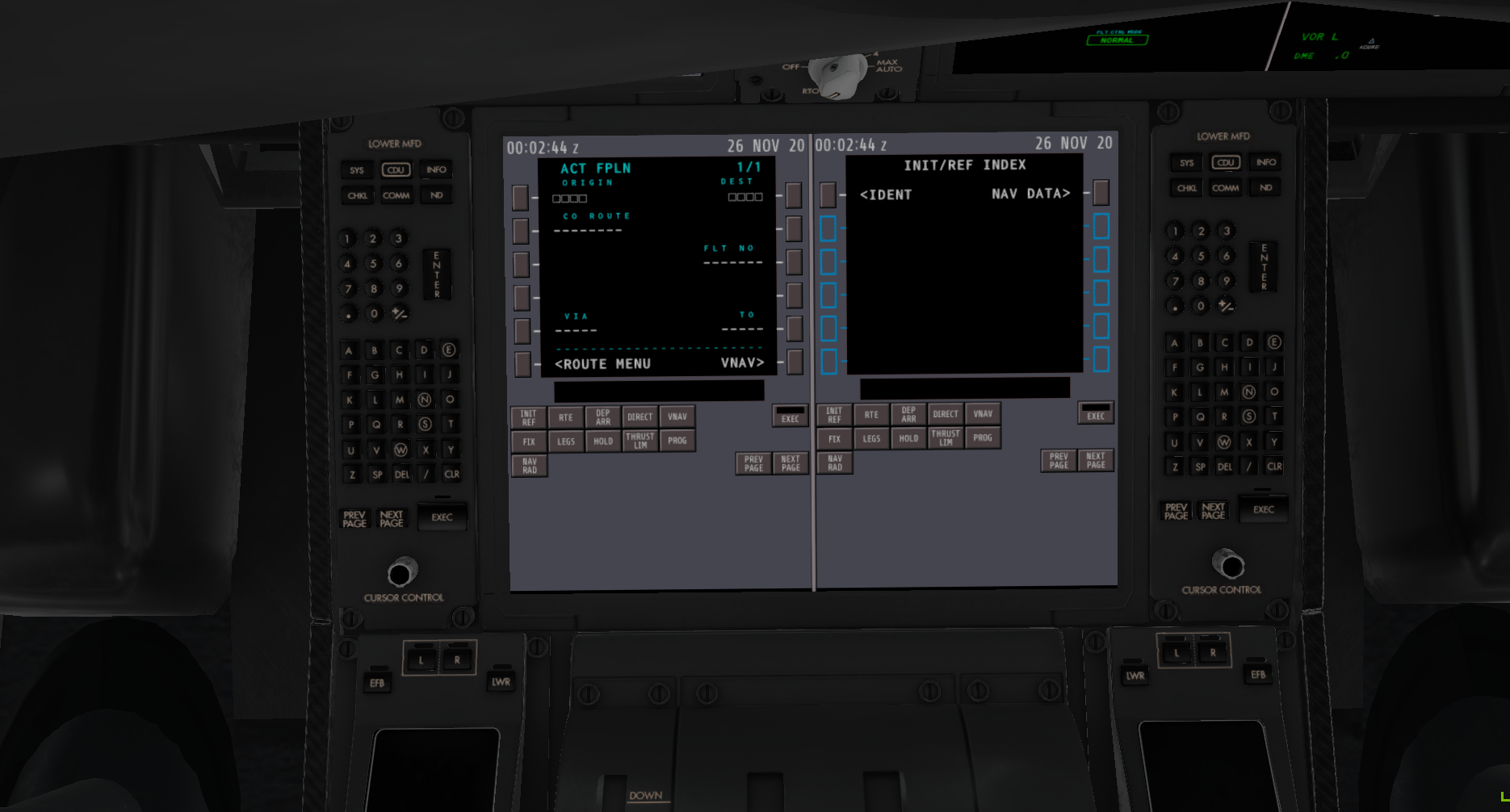Select the NAV RAD key on right CDU

835,462
